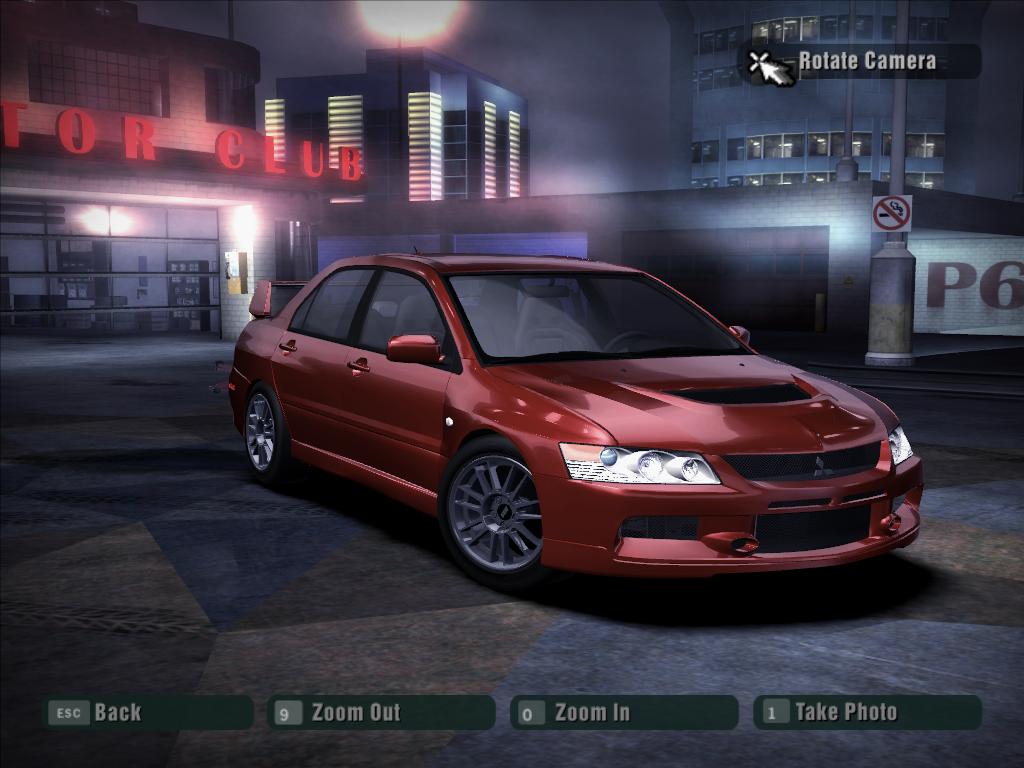
Task: Take a photo of the car
Action: 867,712
